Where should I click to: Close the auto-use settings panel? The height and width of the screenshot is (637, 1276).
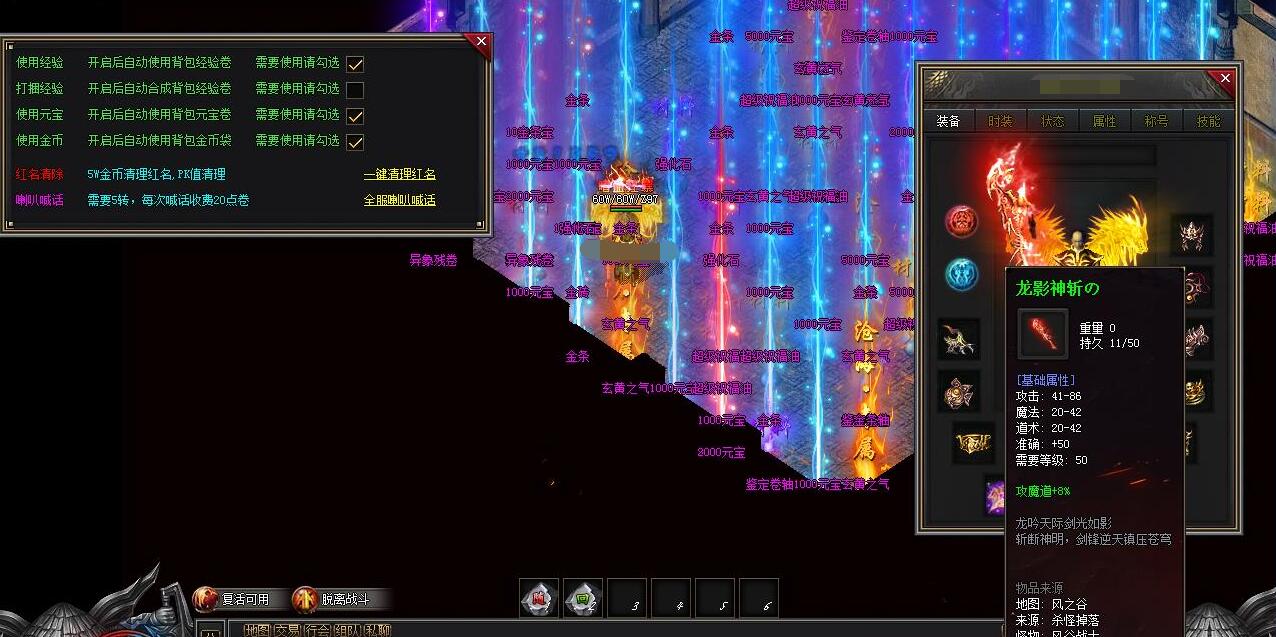[x=481, y=42]
